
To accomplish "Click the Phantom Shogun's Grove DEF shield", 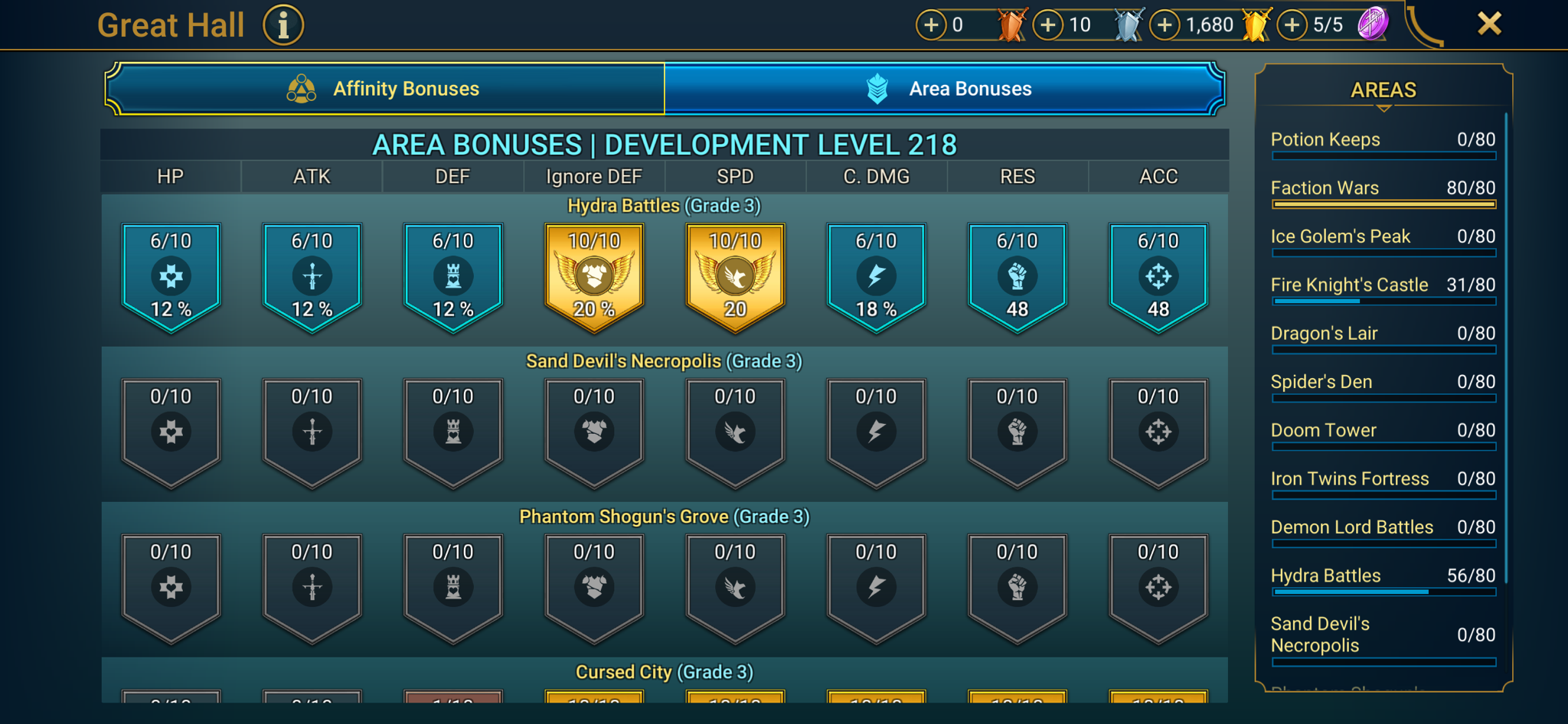I will (452, 587).
